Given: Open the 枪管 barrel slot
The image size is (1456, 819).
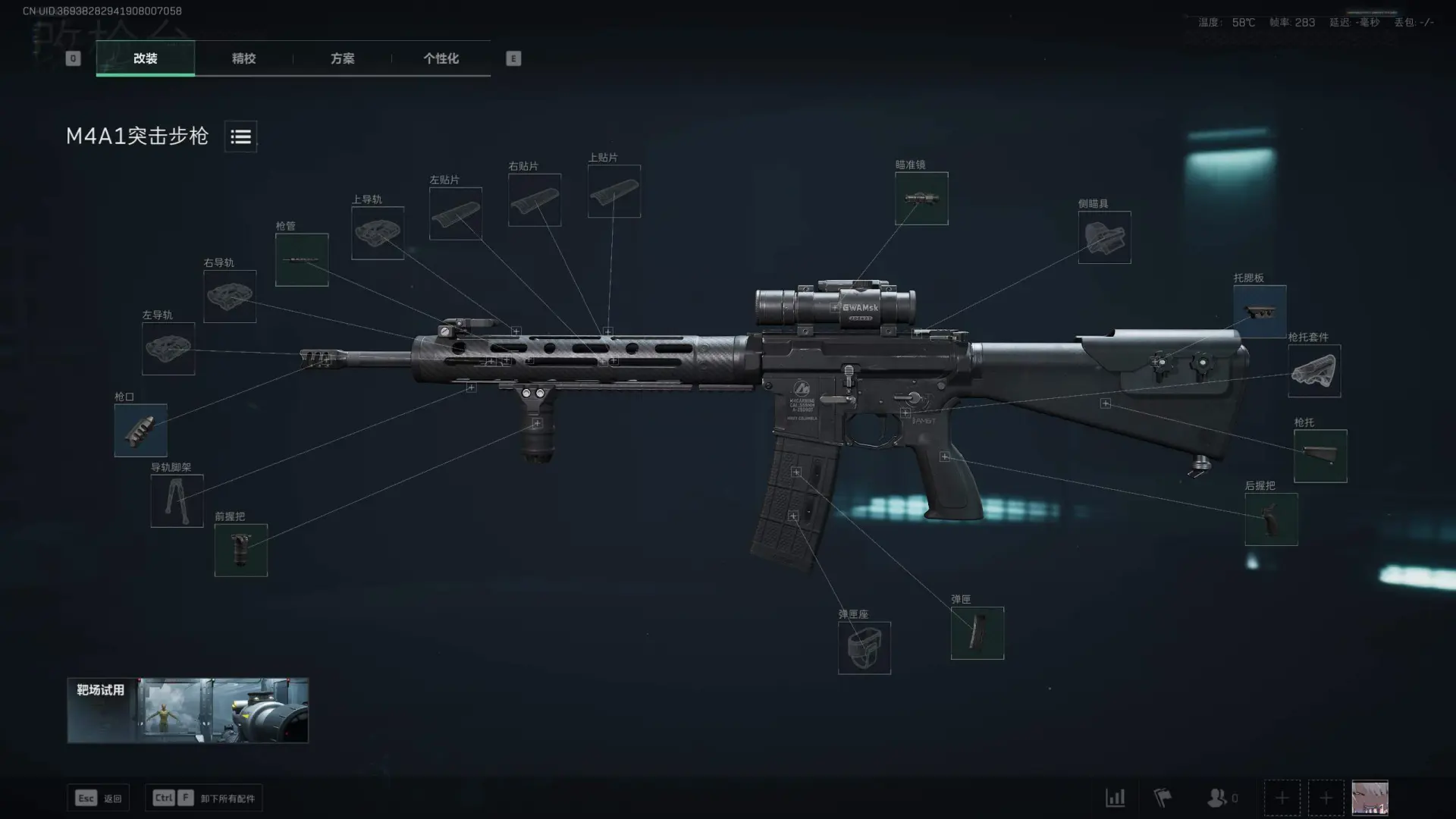Looking at the screenshot, I should (302, 259).
